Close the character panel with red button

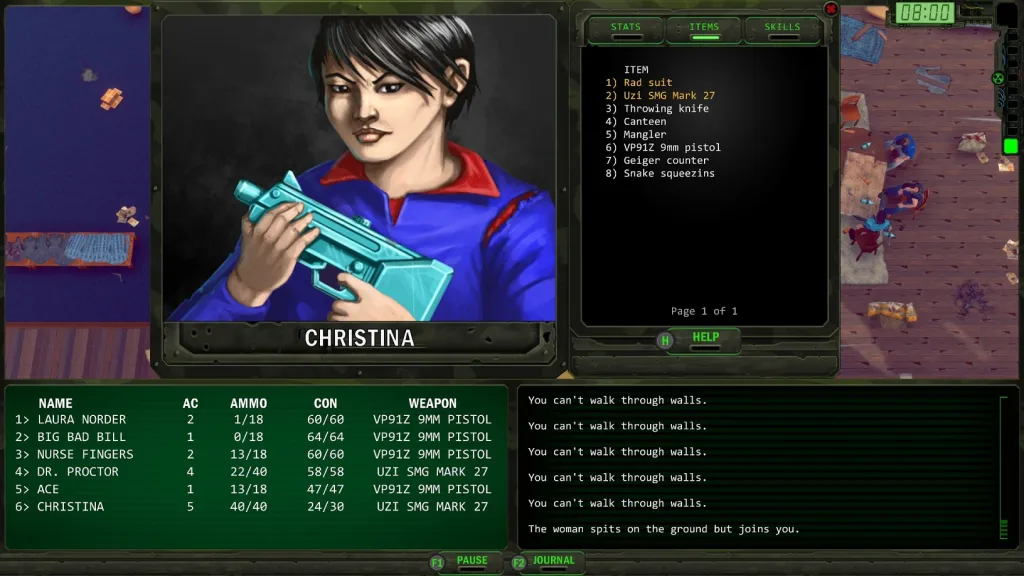click(x=830, y=9)
